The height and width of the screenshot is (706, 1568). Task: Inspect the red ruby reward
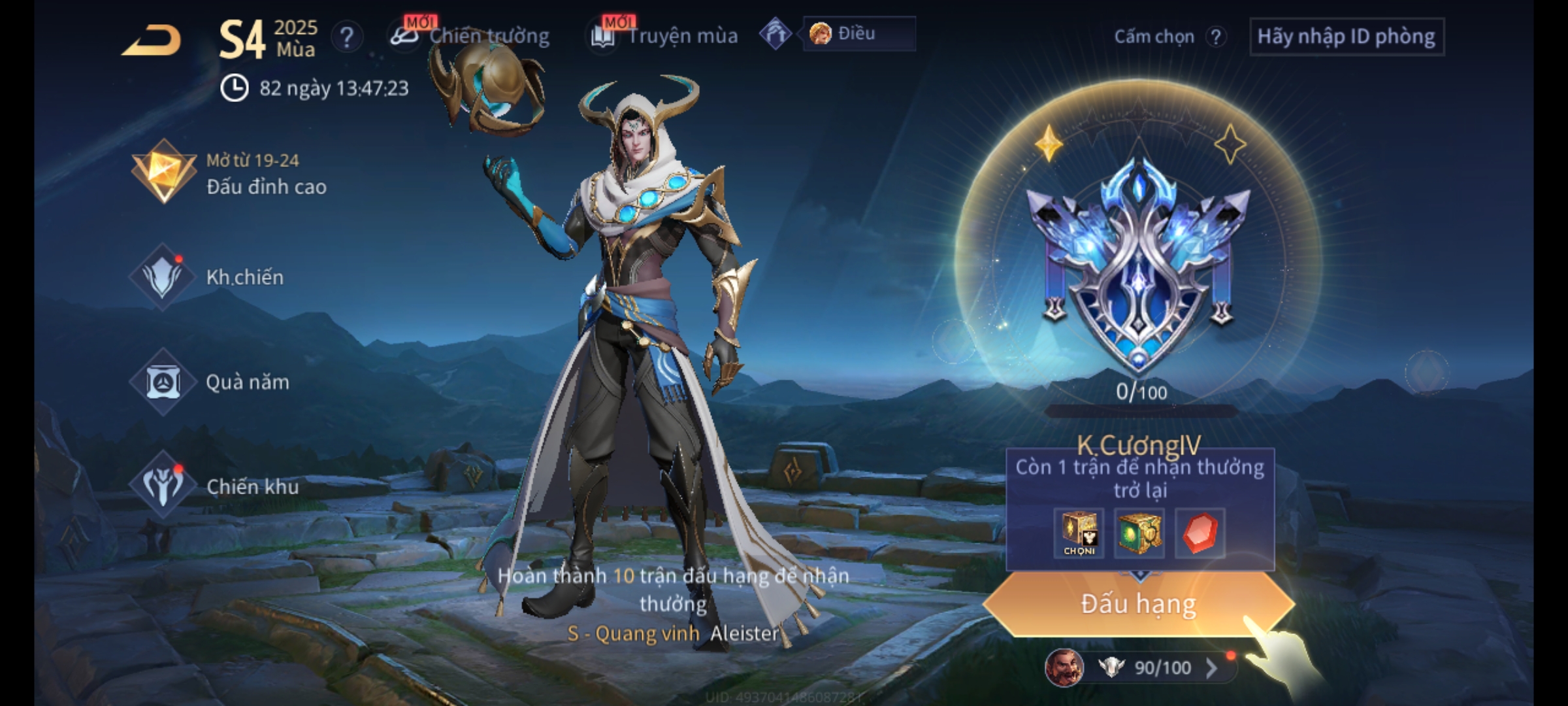click(1200, 533)
